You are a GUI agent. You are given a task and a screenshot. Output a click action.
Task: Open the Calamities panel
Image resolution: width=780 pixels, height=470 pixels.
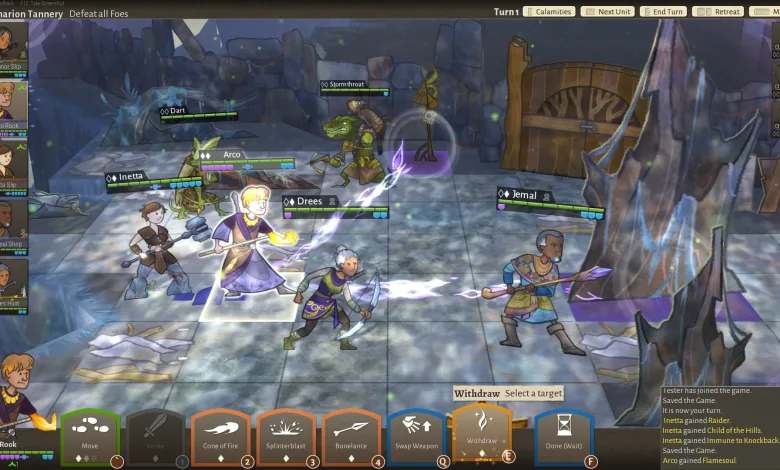(x=550, y=12)
